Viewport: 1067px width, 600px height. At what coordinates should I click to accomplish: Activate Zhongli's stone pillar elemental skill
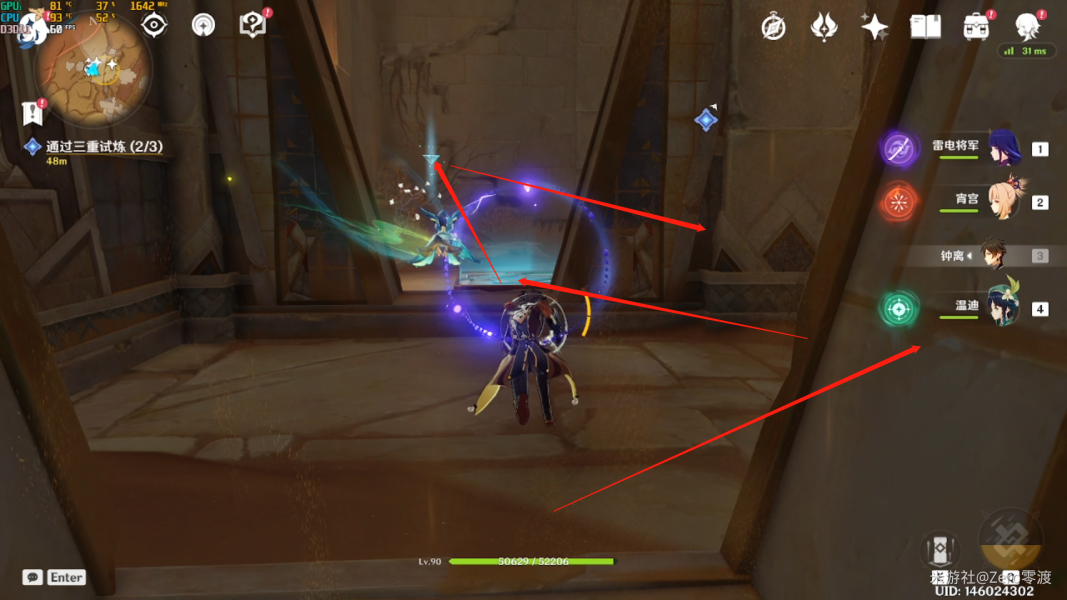tap(939, 550)
